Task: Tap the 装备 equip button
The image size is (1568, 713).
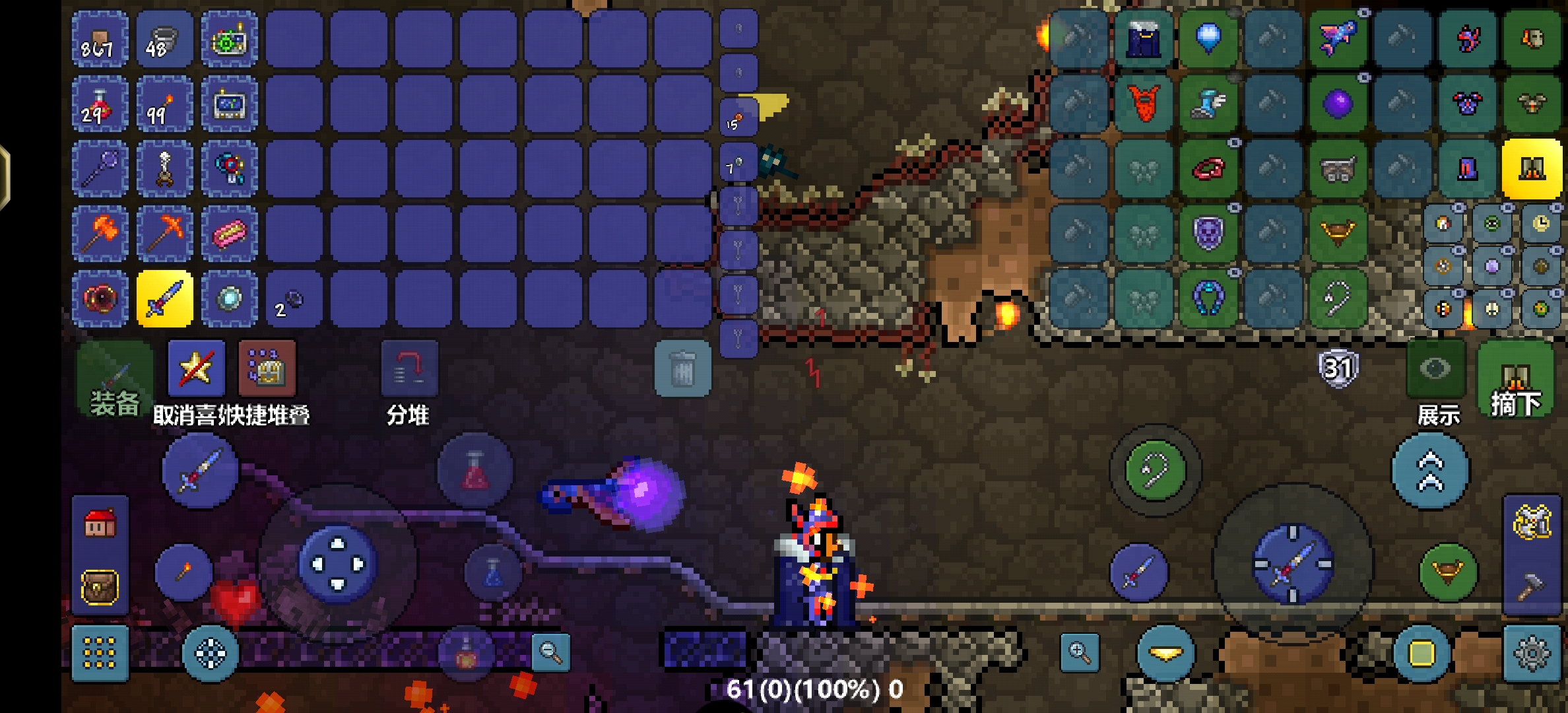Action: point(114,379)
